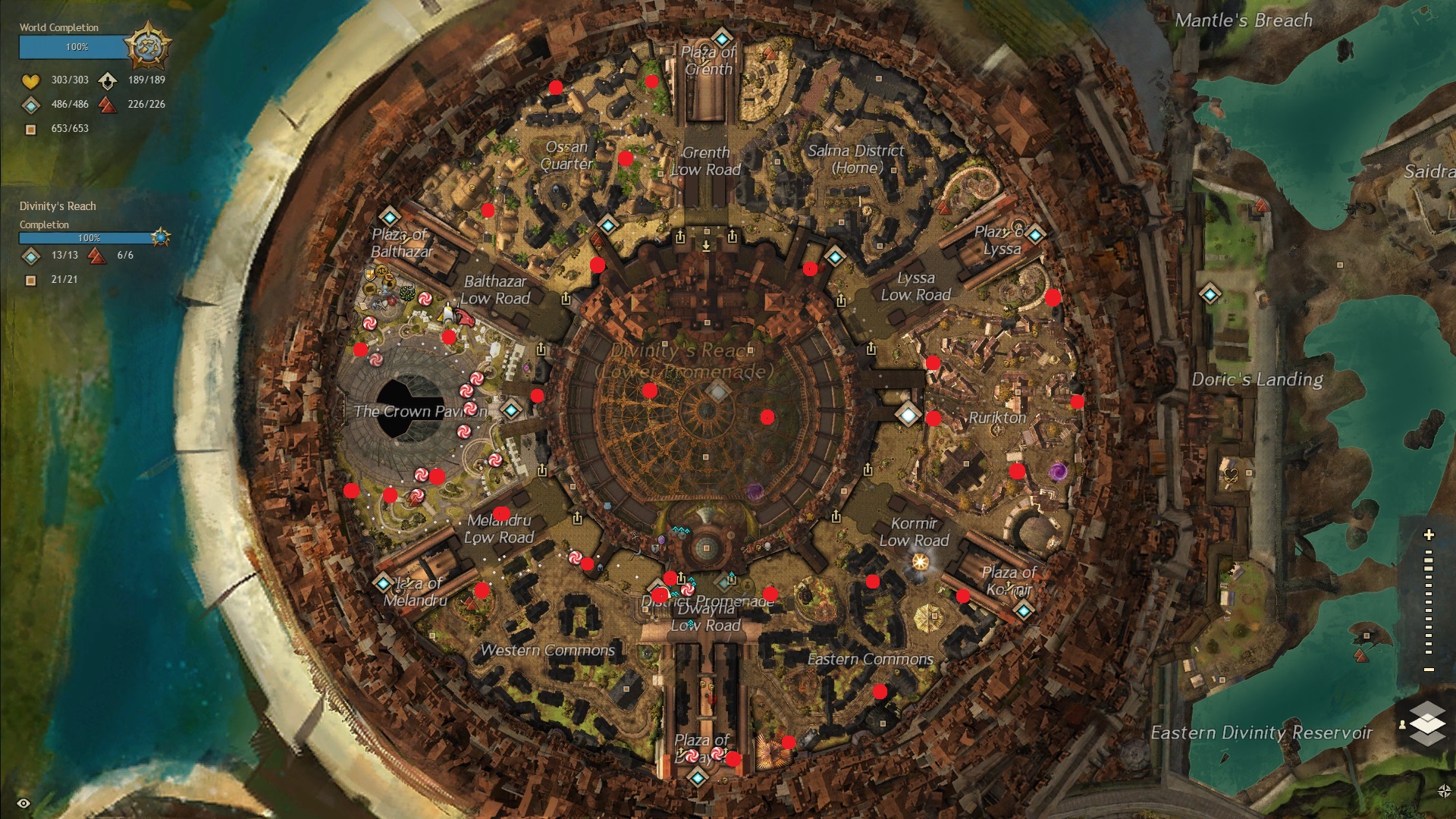
Task: Select the Rurikton waypoint marker
Action: [x=908, y=414]
